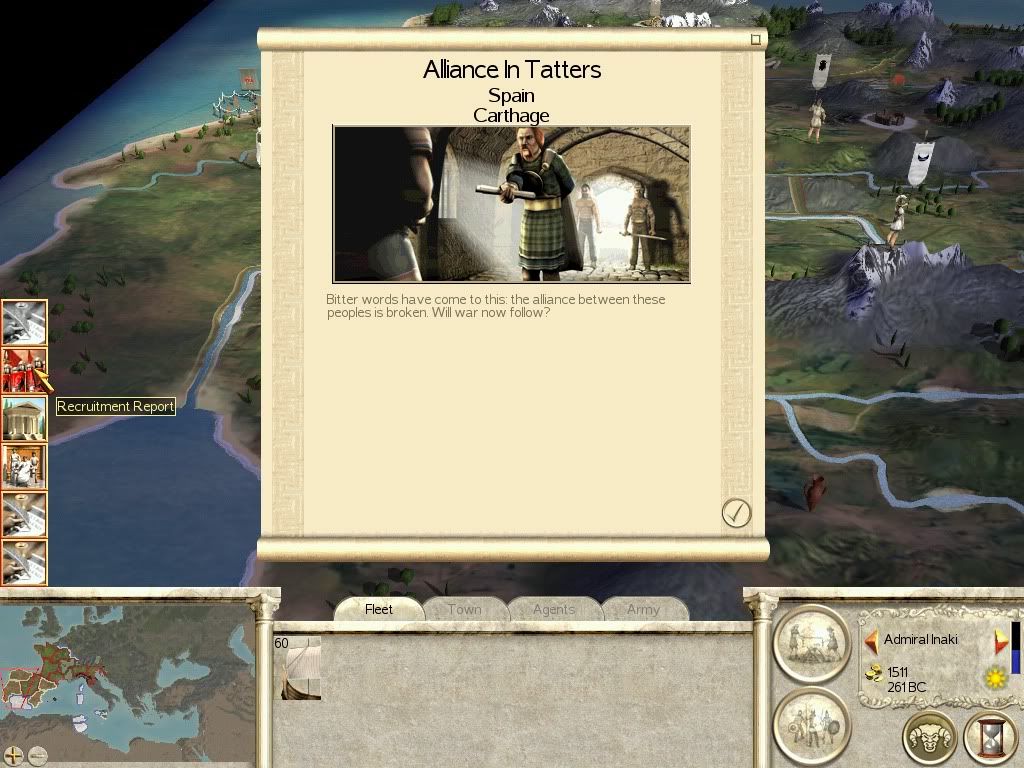Viewport: 1024px width, 768px height.
Task: Select the ship unit card with 60 men
Action: pos(298,667)
